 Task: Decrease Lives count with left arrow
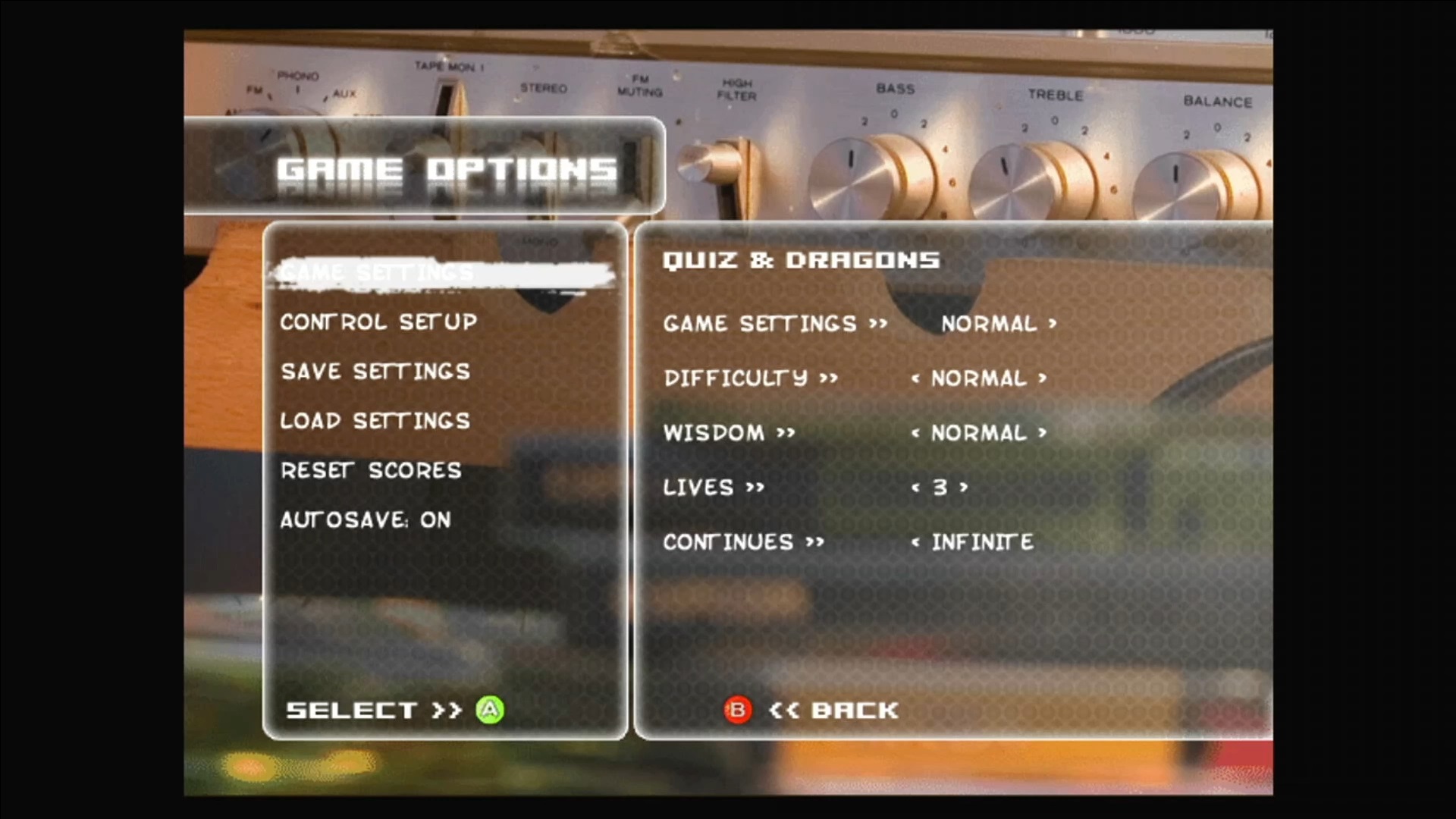pyautogui.click(x=915, y=488)
